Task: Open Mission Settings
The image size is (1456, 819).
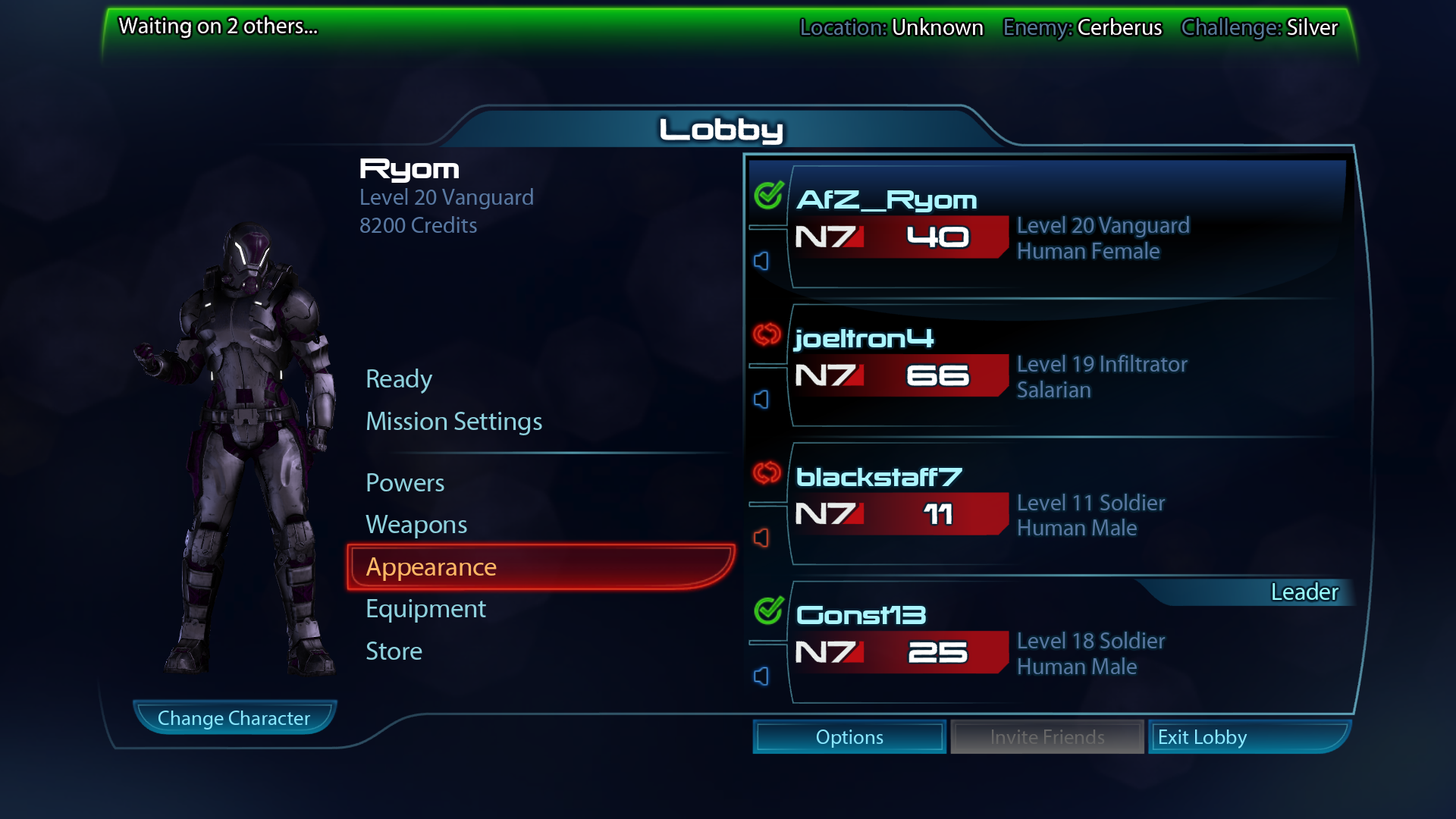Action: pos(453,422)
